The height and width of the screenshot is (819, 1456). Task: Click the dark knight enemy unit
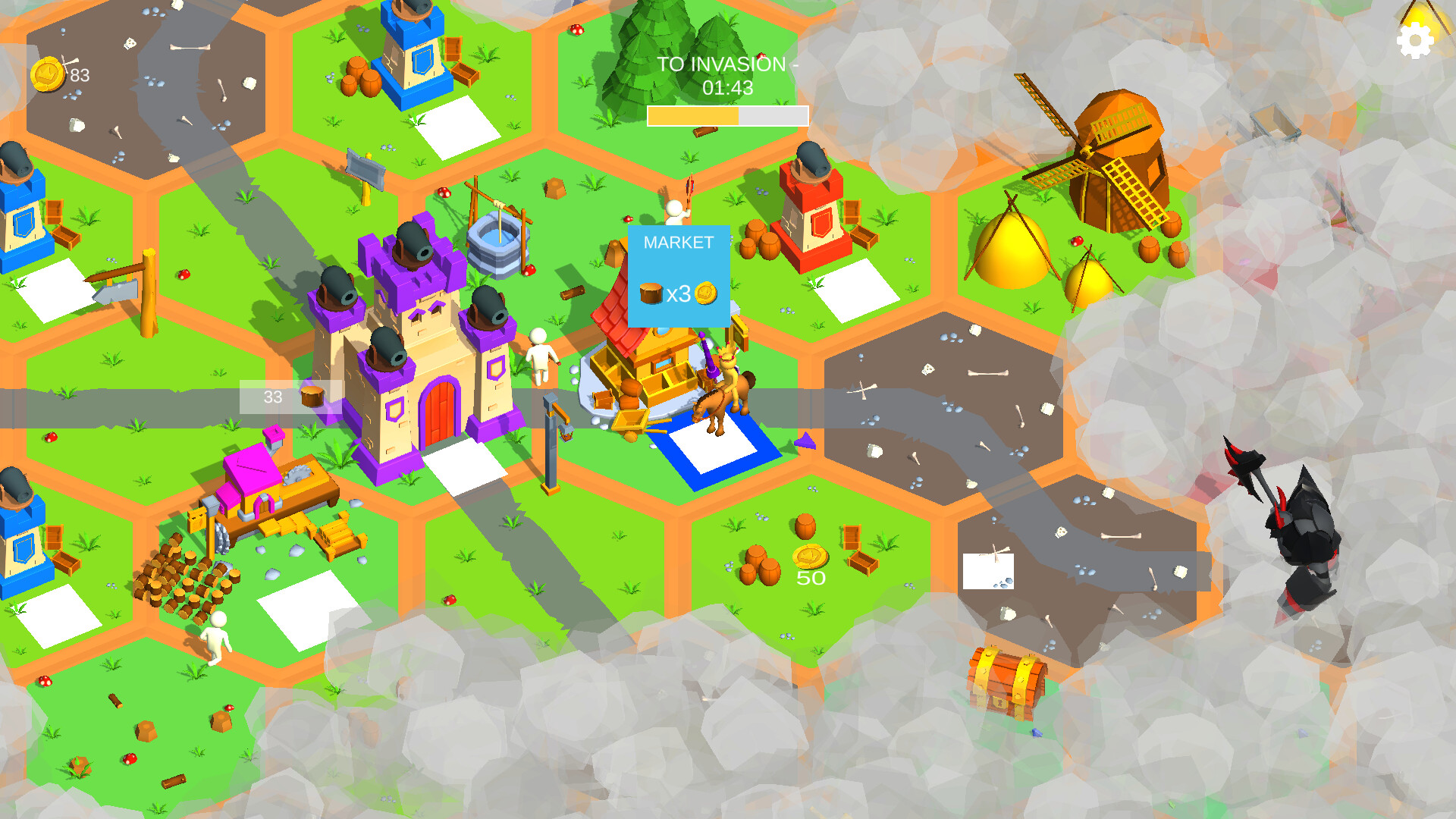(x=1304, y=531)
